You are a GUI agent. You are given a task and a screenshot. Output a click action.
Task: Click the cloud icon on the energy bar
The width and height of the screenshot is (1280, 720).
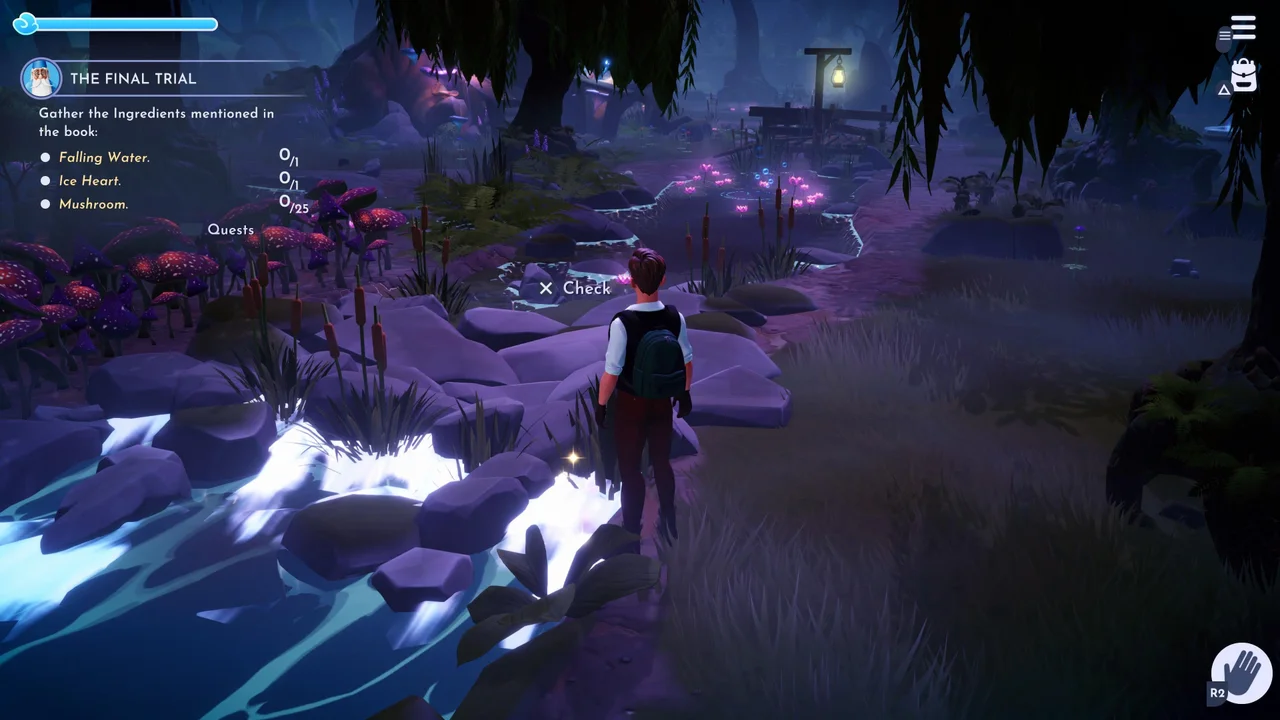click(24, 23)
